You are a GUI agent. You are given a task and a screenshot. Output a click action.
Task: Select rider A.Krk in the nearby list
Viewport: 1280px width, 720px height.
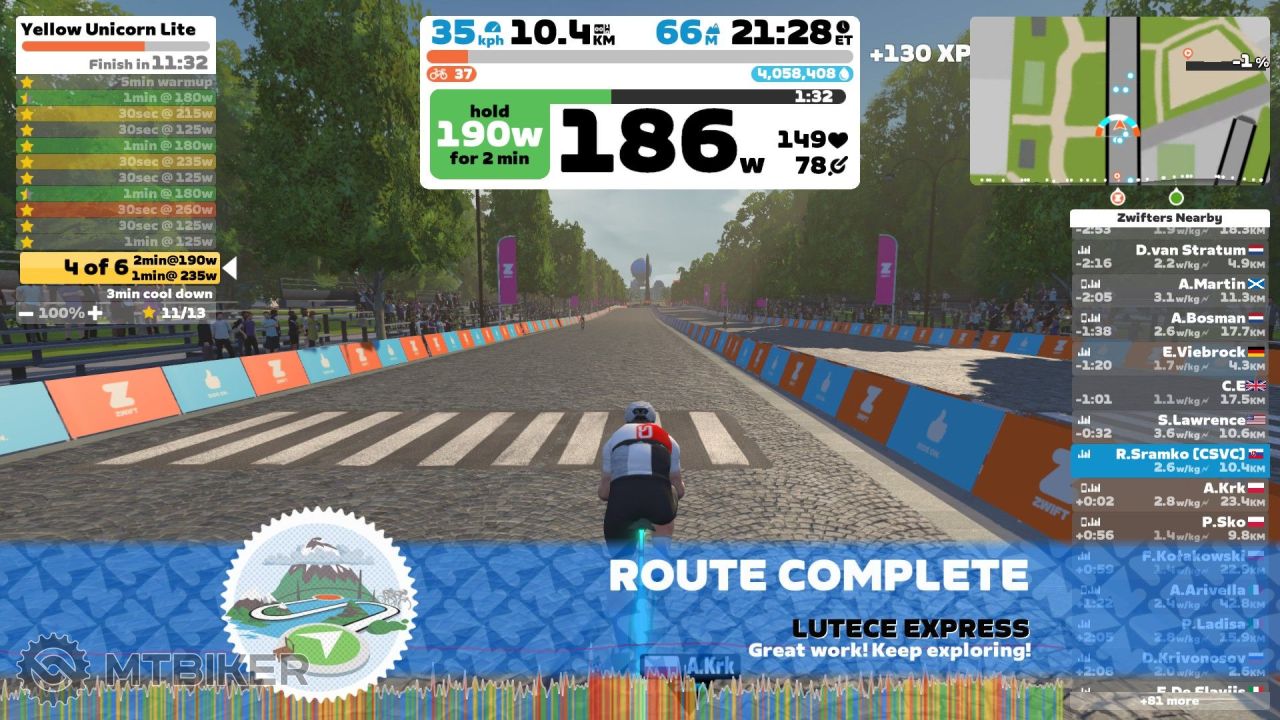pyautogui.click(x=1169, y=495)
